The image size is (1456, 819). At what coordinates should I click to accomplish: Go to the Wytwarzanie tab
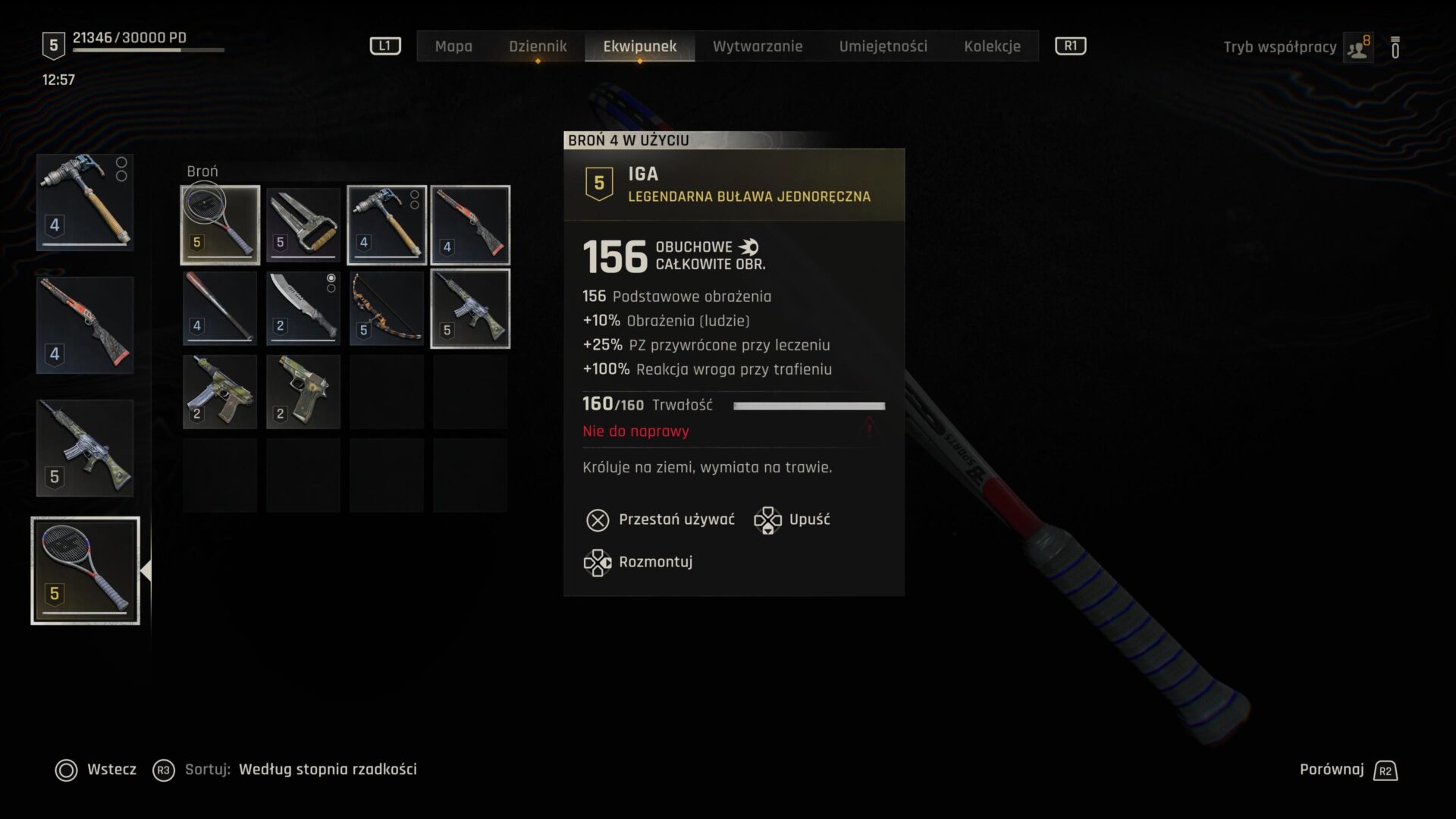(x=757, y=46)
